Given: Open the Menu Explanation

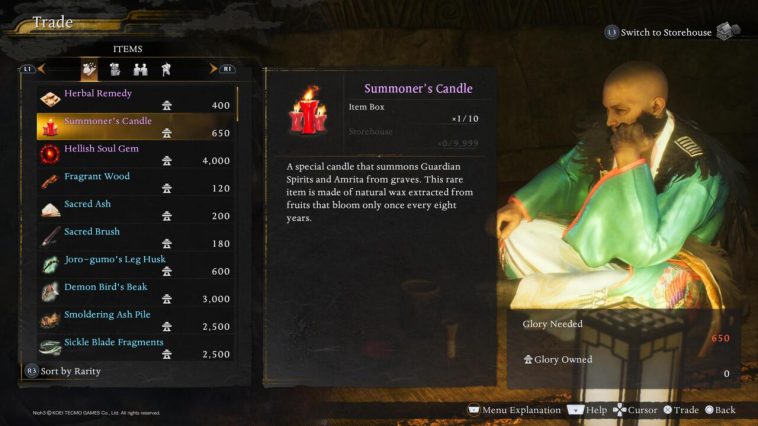Looking at the screenshot, I should (513, 410).
